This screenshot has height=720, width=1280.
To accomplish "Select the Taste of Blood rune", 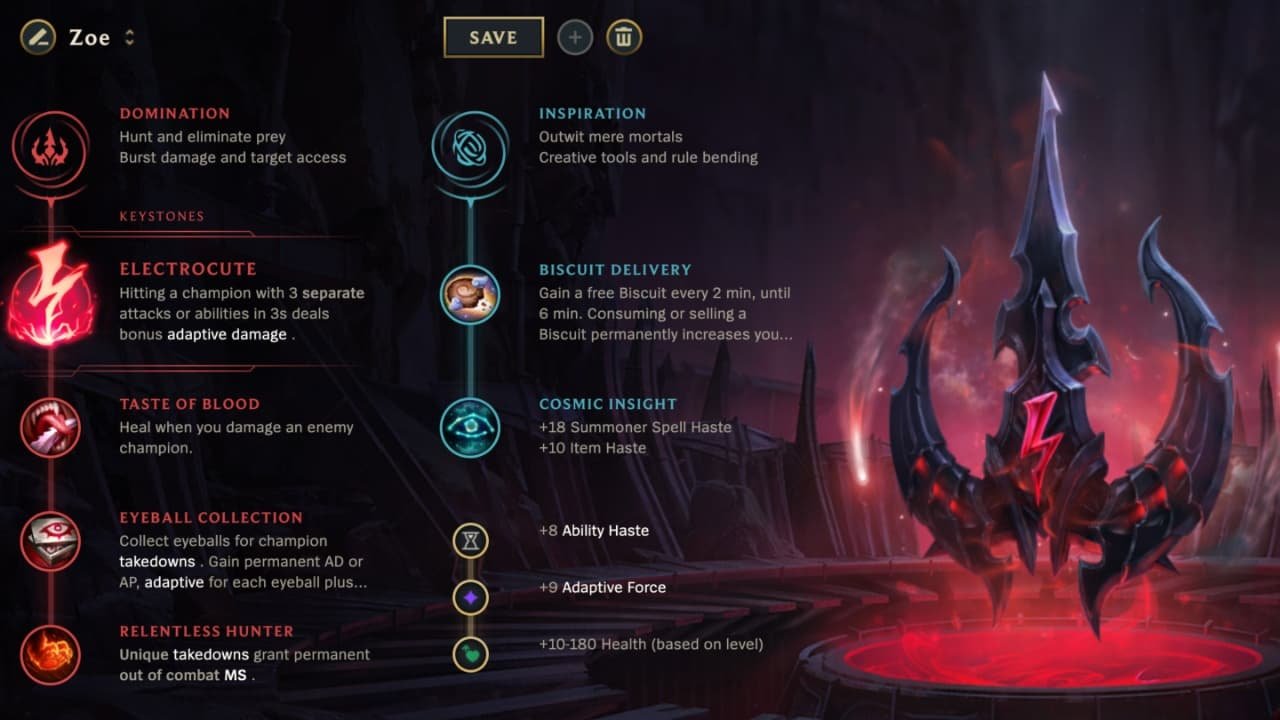I will (x=52, y=427).
